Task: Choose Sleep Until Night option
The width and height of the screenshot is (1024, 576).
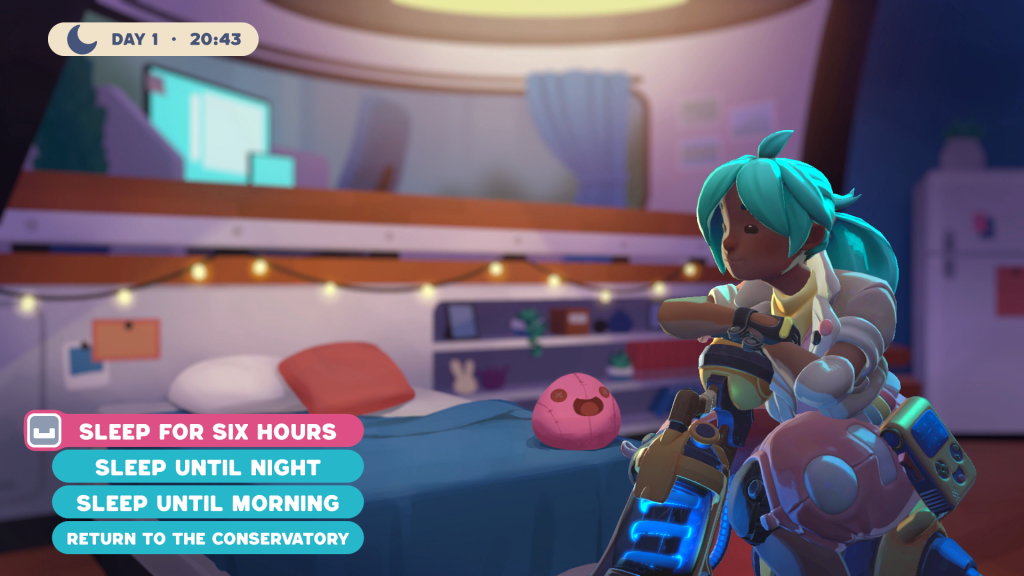Action: 208,467
